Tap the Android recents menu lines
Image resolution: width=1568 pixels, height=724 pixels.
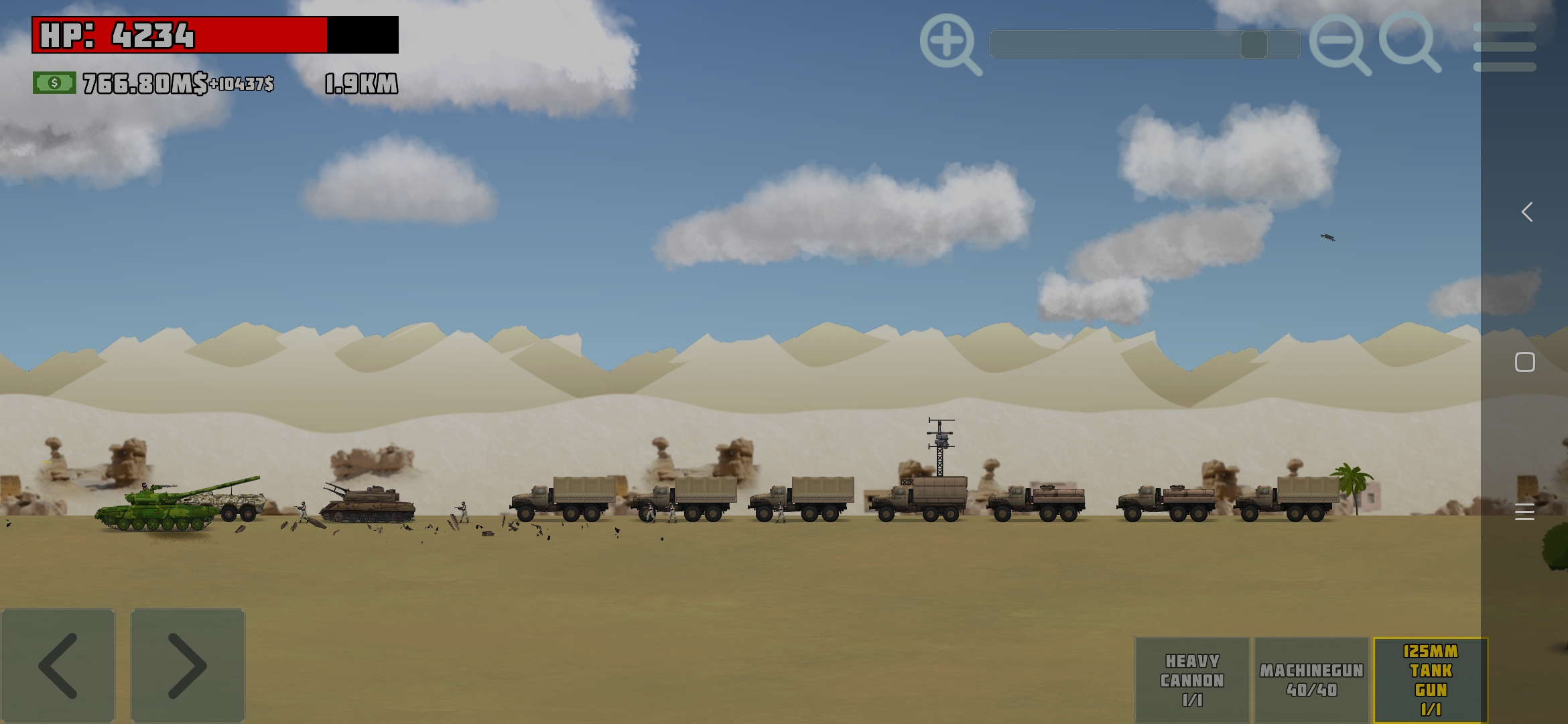click(1526, 511)
